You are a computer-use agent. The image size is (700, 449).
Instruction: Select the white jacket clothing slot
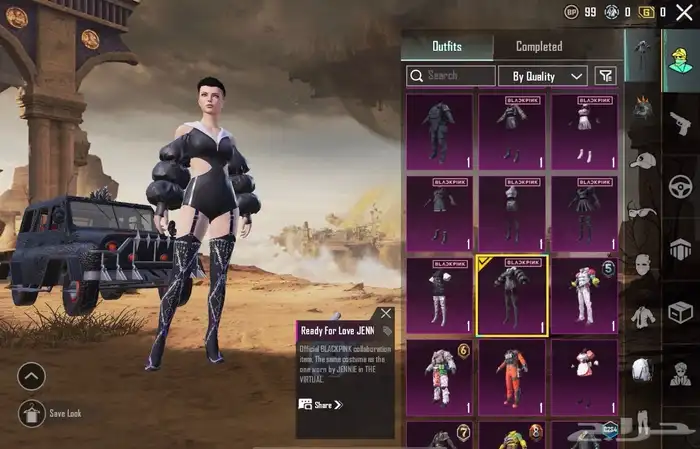(642, 316)
